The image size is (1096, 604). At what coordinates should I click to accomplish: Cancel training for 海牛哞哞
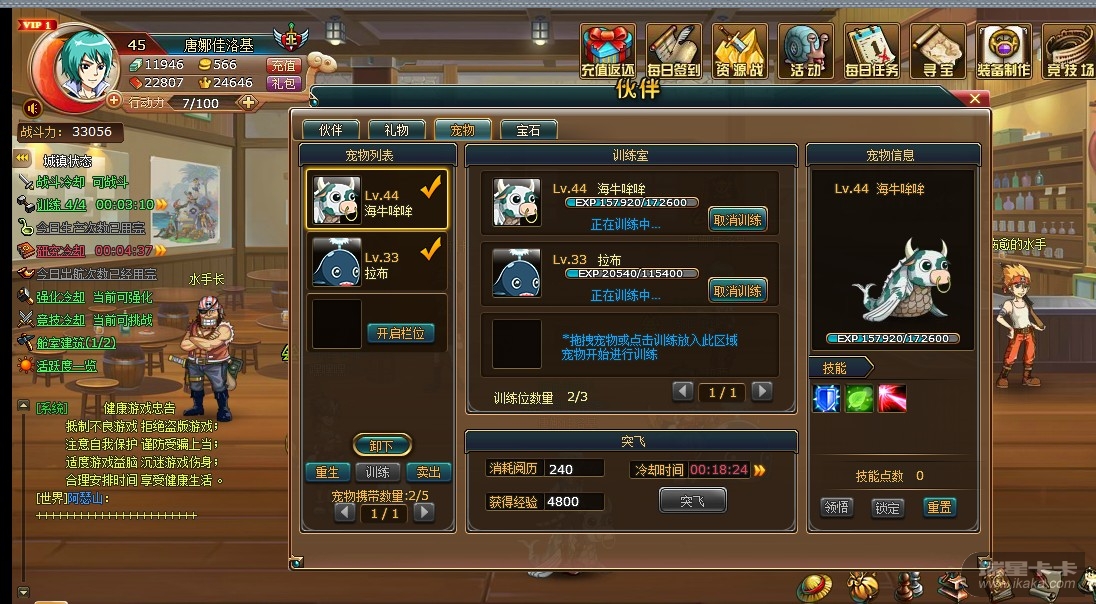[x=738, y=220]
